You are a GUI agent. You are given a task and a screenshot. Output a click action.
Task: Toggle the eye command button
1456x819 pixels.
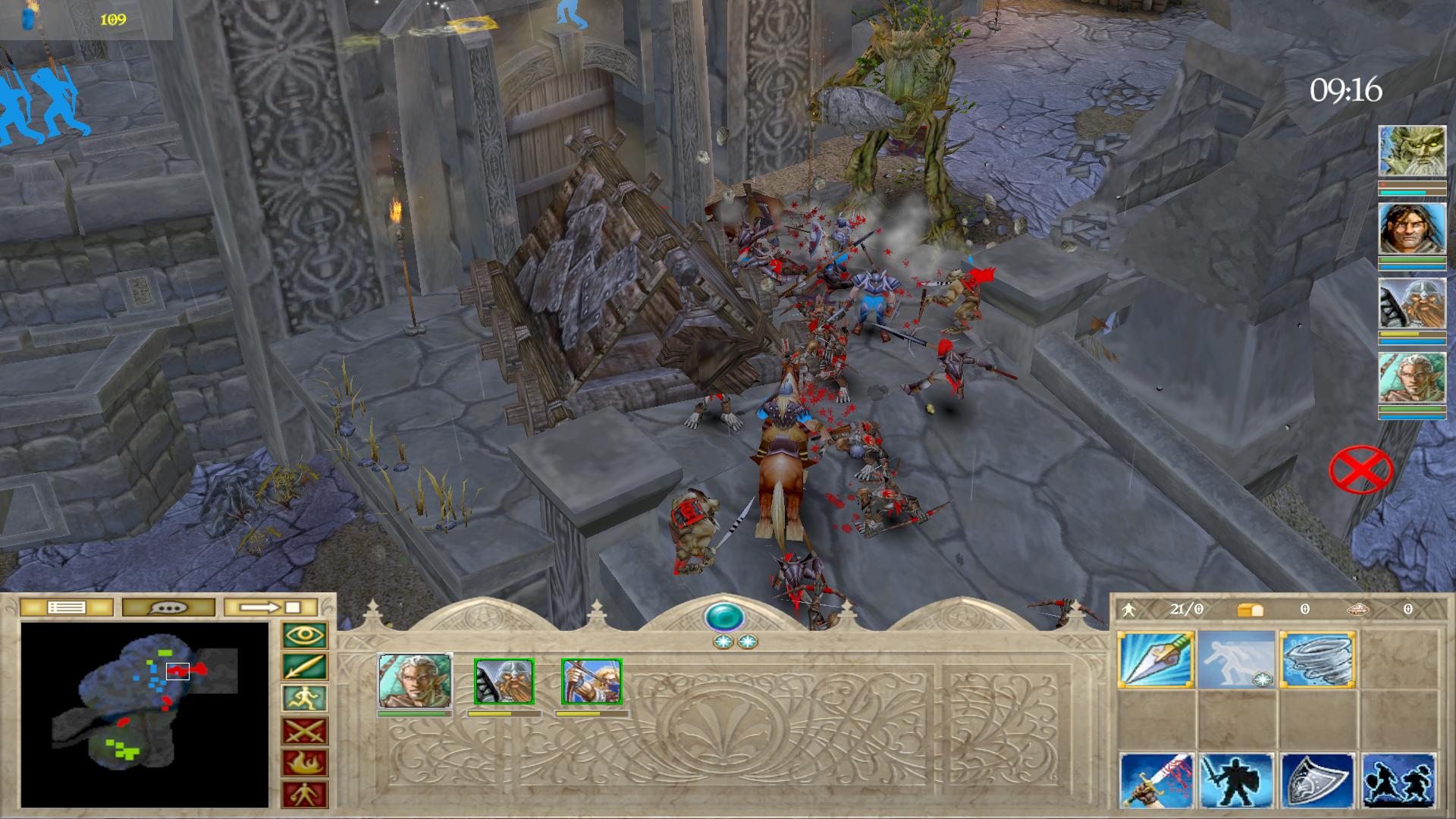pyautogui.click(x=305, y=635)
